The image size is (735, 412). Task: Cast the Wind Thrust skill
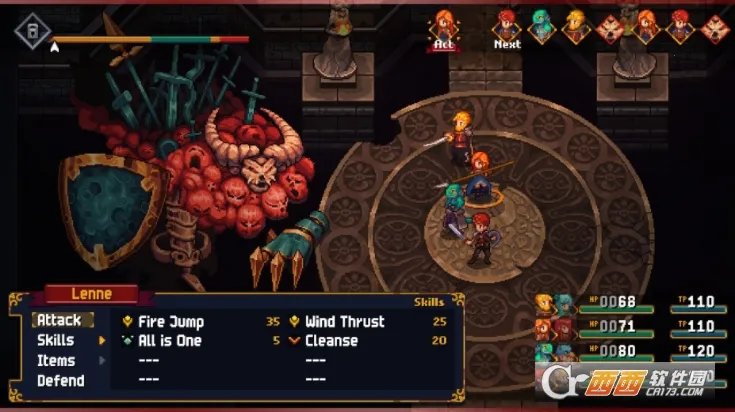[x=344, y=322]
